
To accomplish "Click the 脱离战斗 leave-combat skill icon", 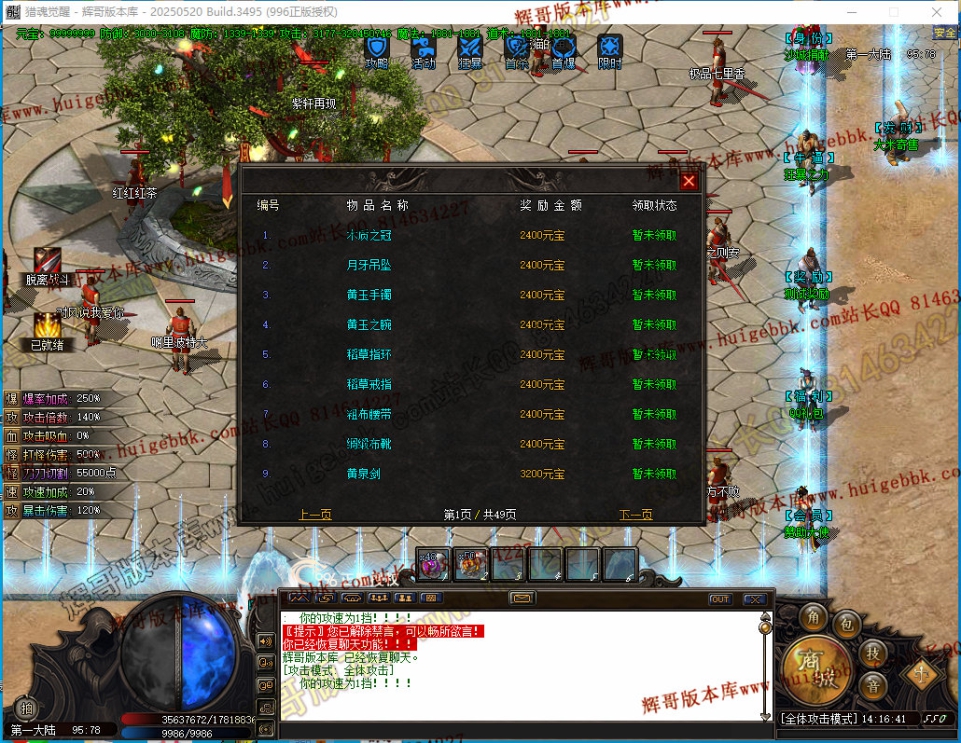I will tap(47, 262).
